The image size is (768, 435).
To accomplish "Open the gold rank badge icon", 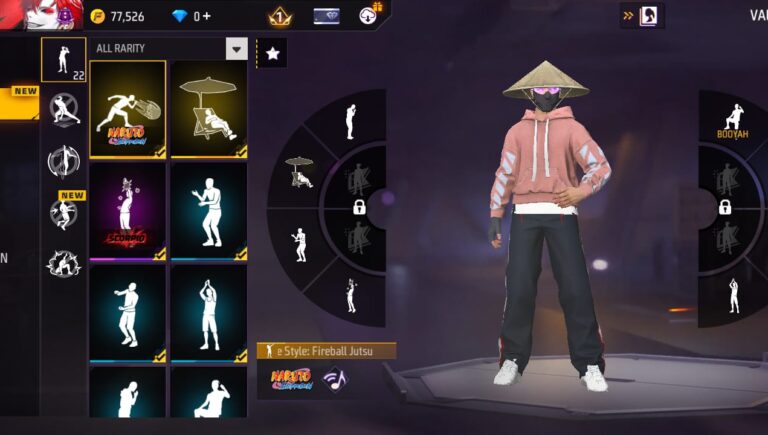I will (280, 16).
